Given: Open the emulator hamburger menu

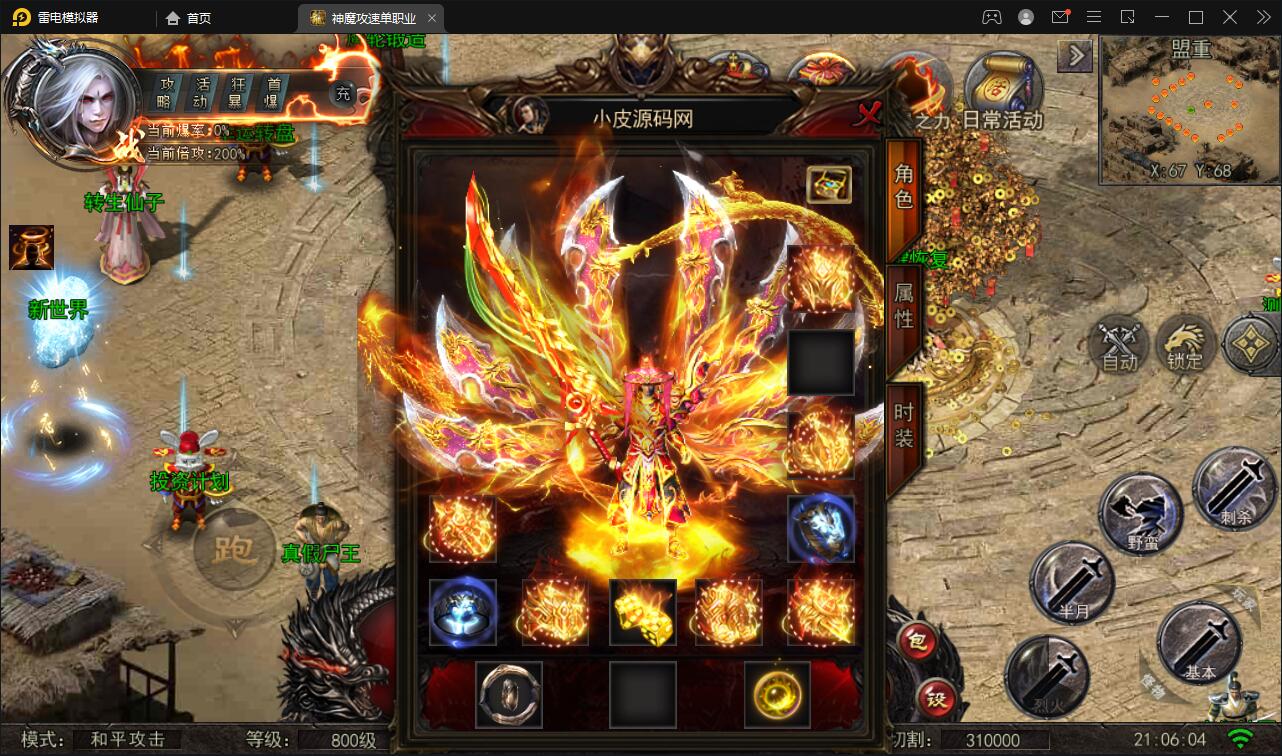Looking at the screenshot, I should click(x=1094, y=16).
